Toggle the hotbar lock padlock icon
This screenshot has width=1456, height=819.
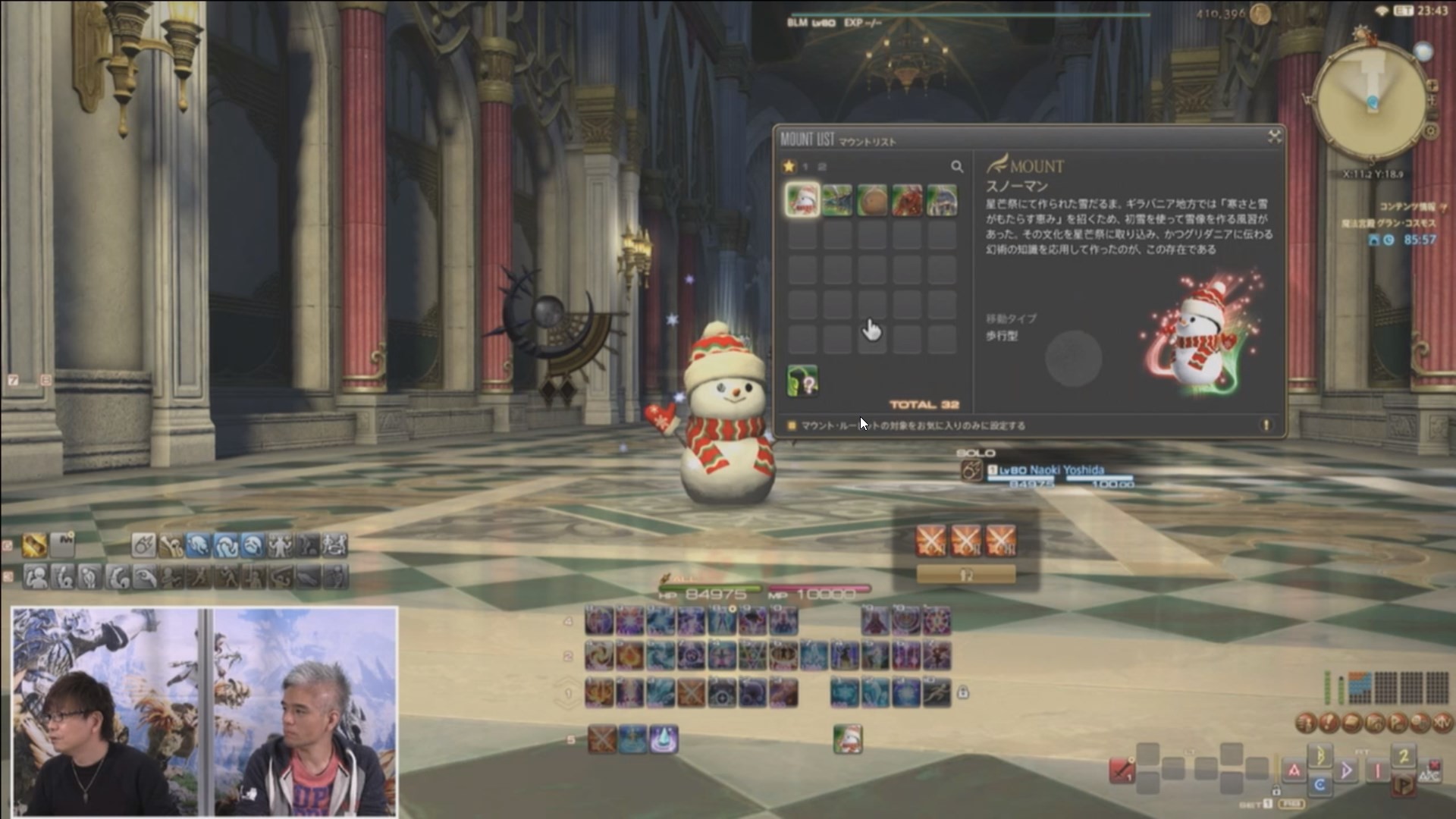tap(963, 692)
